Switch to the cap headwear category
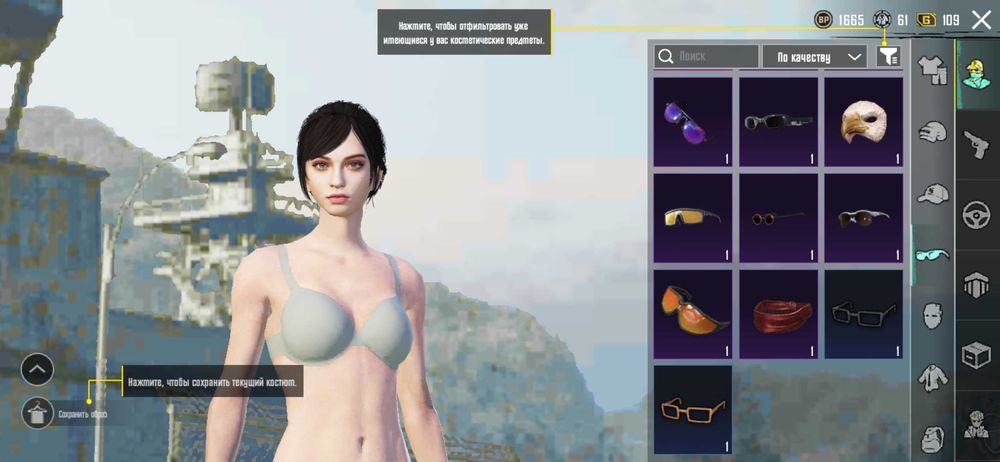The height and width of the screenshot is (462, 1000). tap(932, 194)
